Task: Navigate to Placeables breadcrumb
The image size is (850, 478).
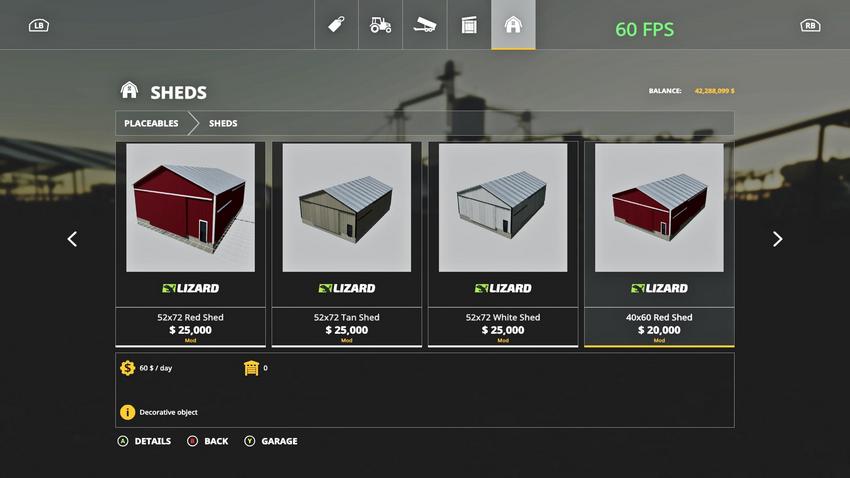Action: point(151,123)
